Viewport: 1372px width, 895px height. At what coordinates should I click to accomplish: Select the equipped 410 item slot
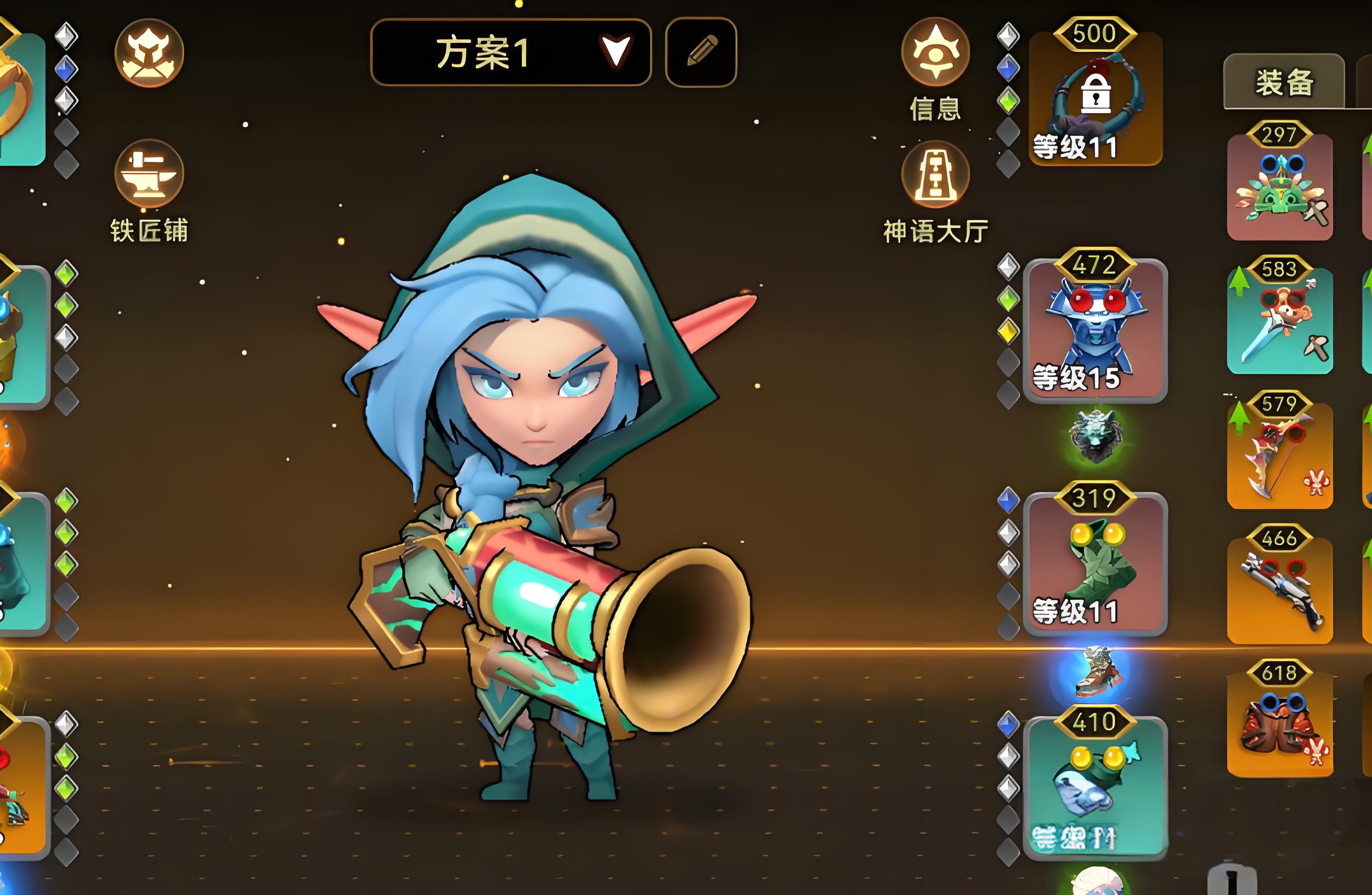(1095, 787)
